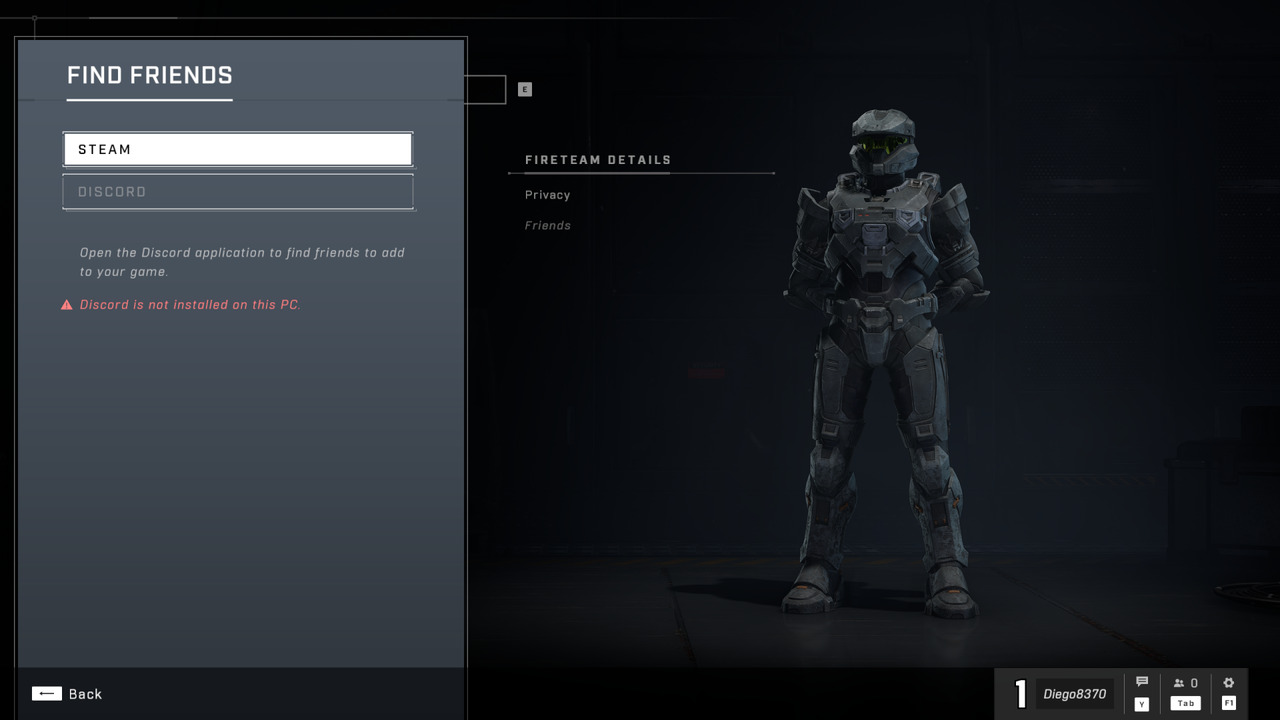Click the Y key hint icon
The height and width of the screenshot is (720, 1280).
(x=1141, y=703)
